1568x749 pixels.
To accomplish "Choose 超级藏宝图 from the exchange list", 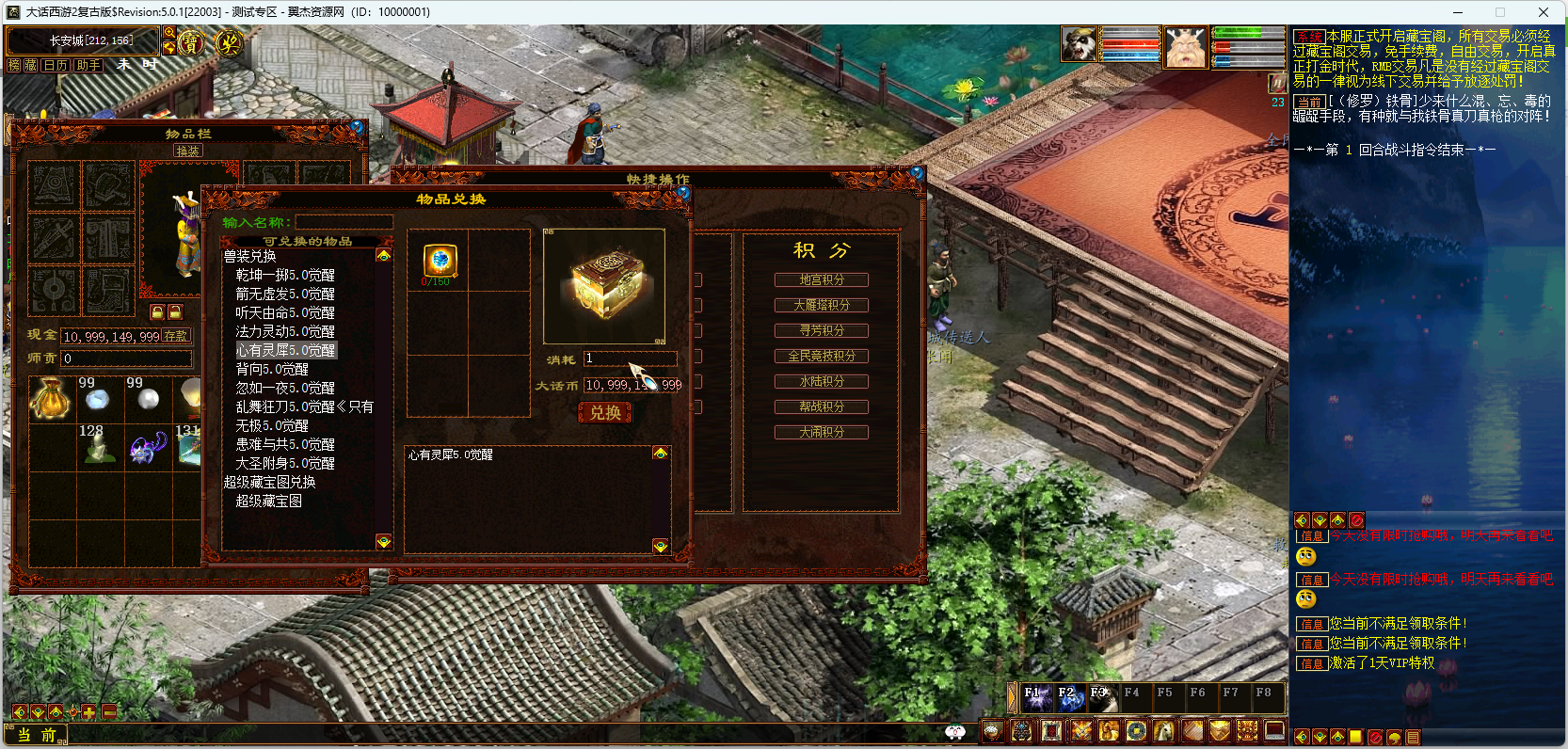I will 268,501.
